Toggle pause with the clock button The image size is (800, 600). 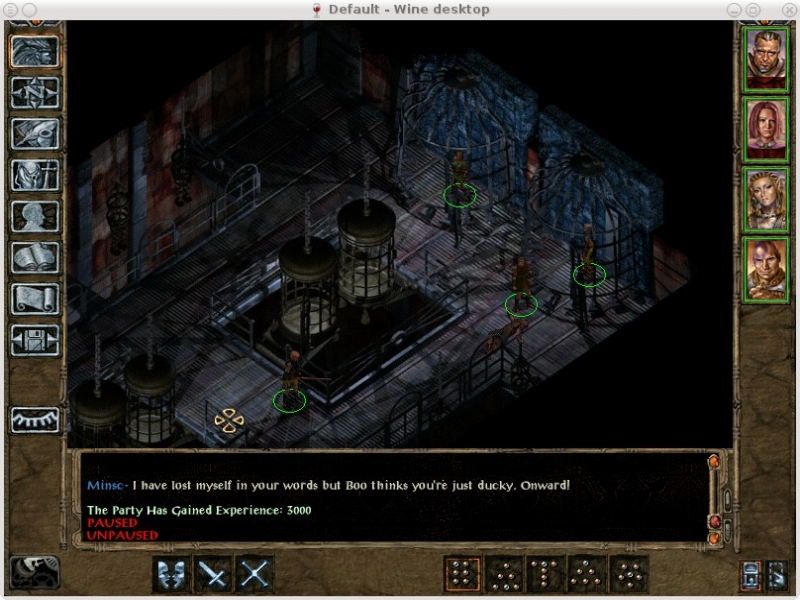[34, 573]
